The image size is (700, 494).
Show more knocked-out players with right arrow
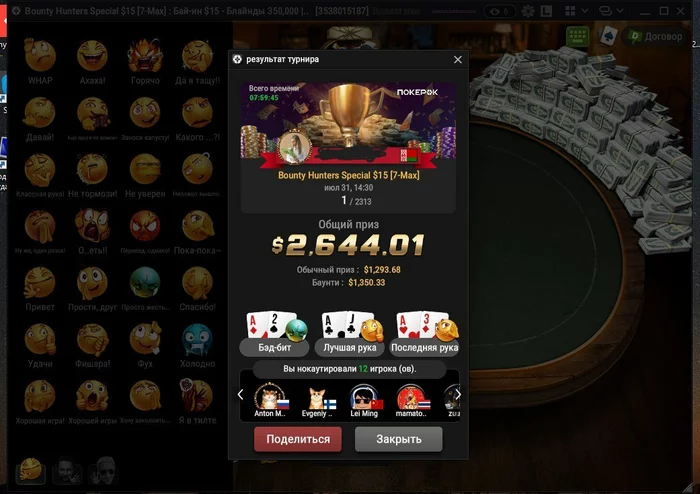458,395
